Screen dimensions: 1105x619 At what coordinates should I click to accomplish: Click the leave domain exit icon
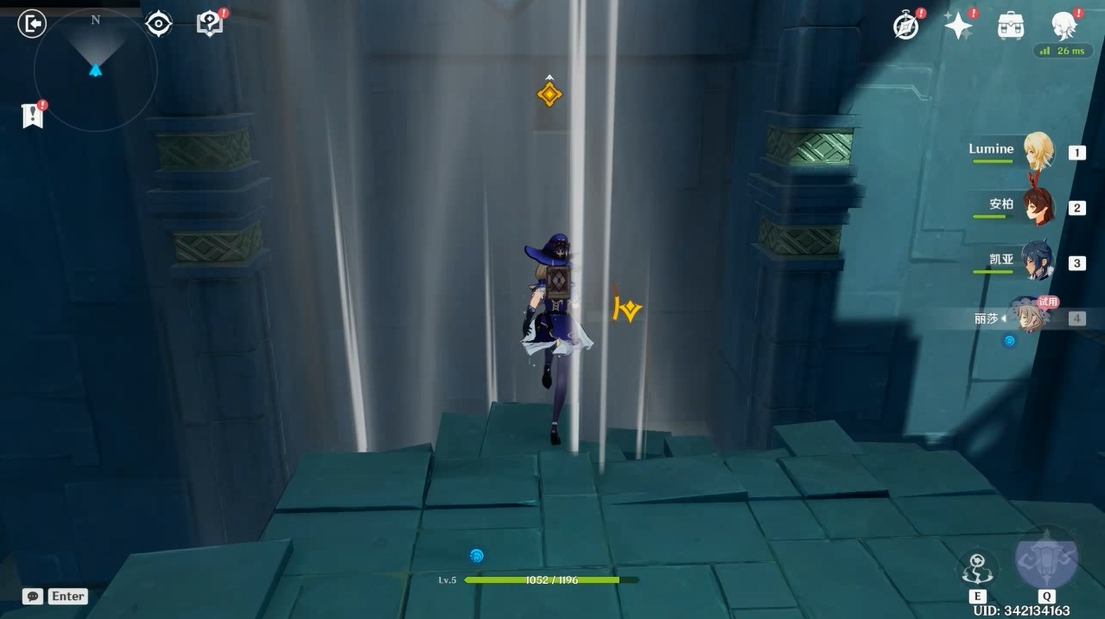click(32, 24)
